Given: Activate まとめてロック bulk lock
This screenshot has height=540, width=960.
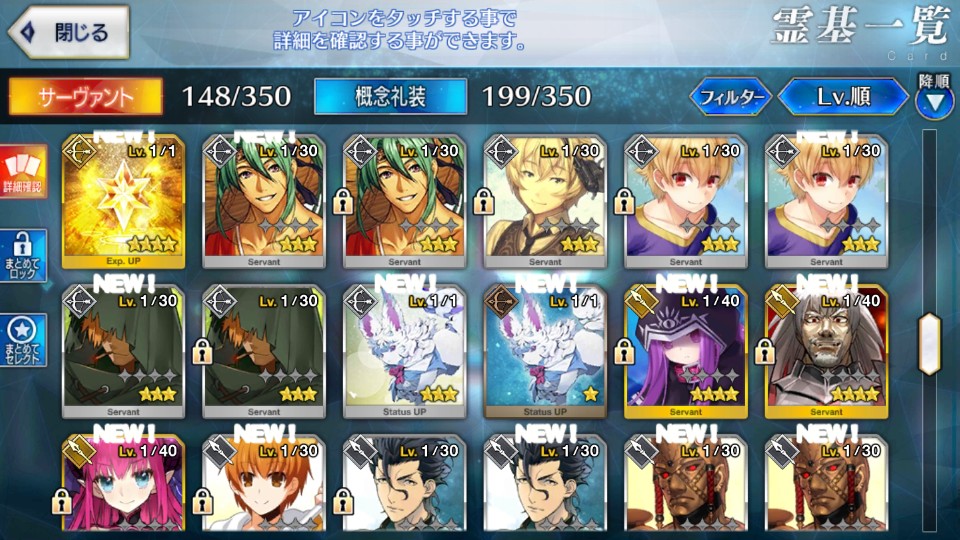Looking at the screenshot, I should (x=24, y=257).
